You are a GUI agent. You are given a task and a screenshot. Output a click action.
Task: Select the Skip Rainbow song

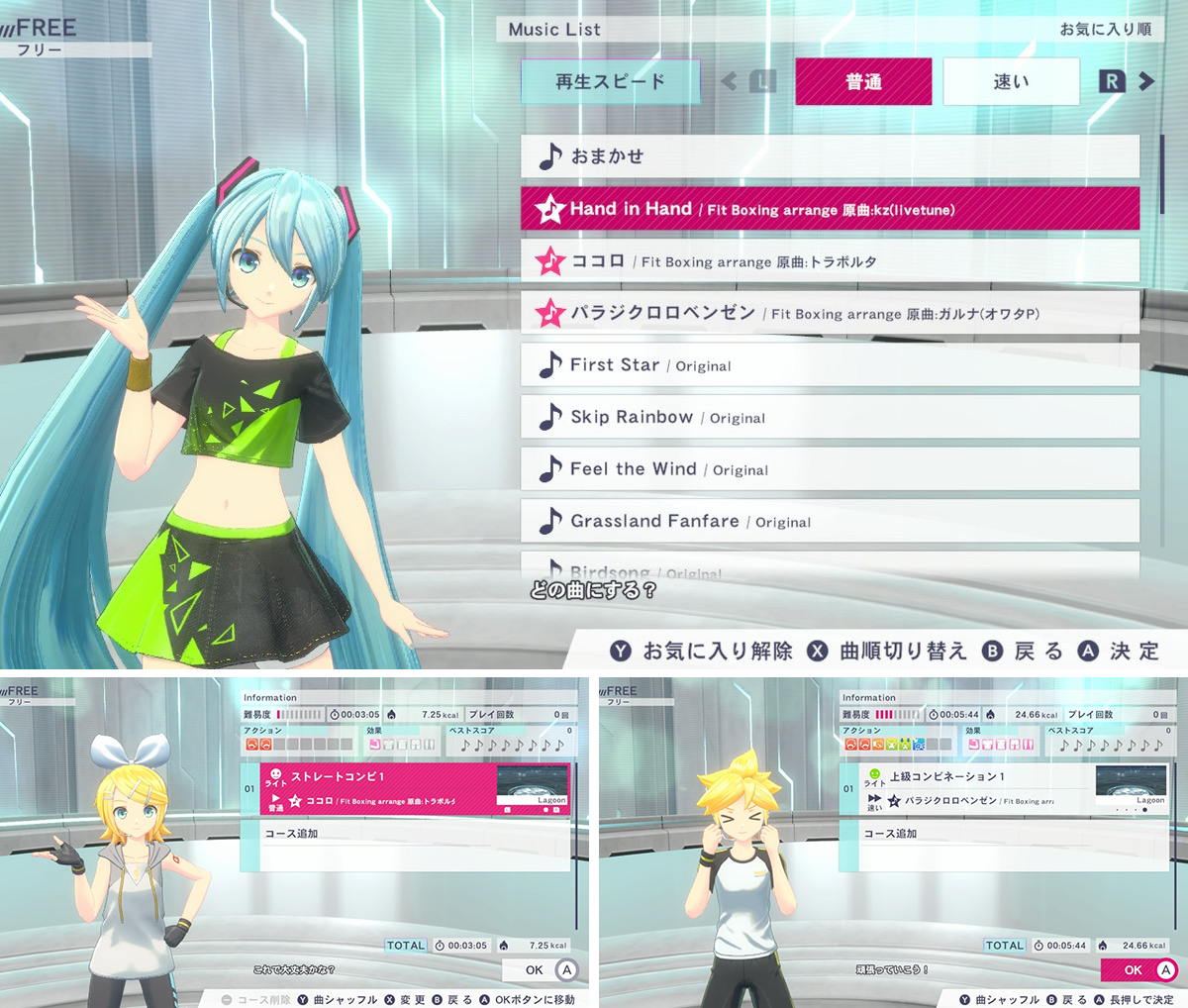click(830, 417)
